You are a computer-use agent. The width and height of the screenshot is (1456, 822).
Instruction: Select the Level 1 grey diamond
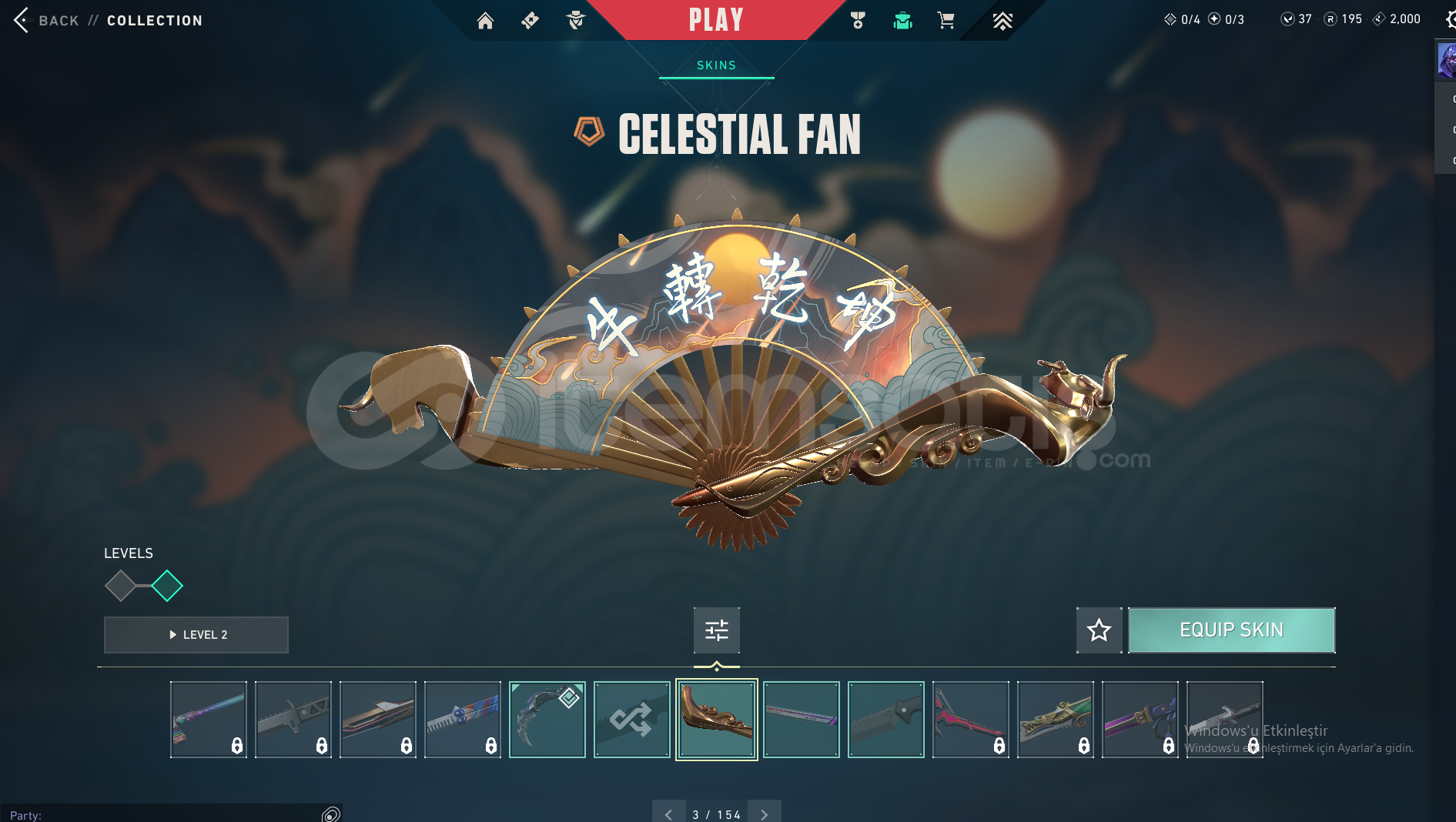(120, 586)
